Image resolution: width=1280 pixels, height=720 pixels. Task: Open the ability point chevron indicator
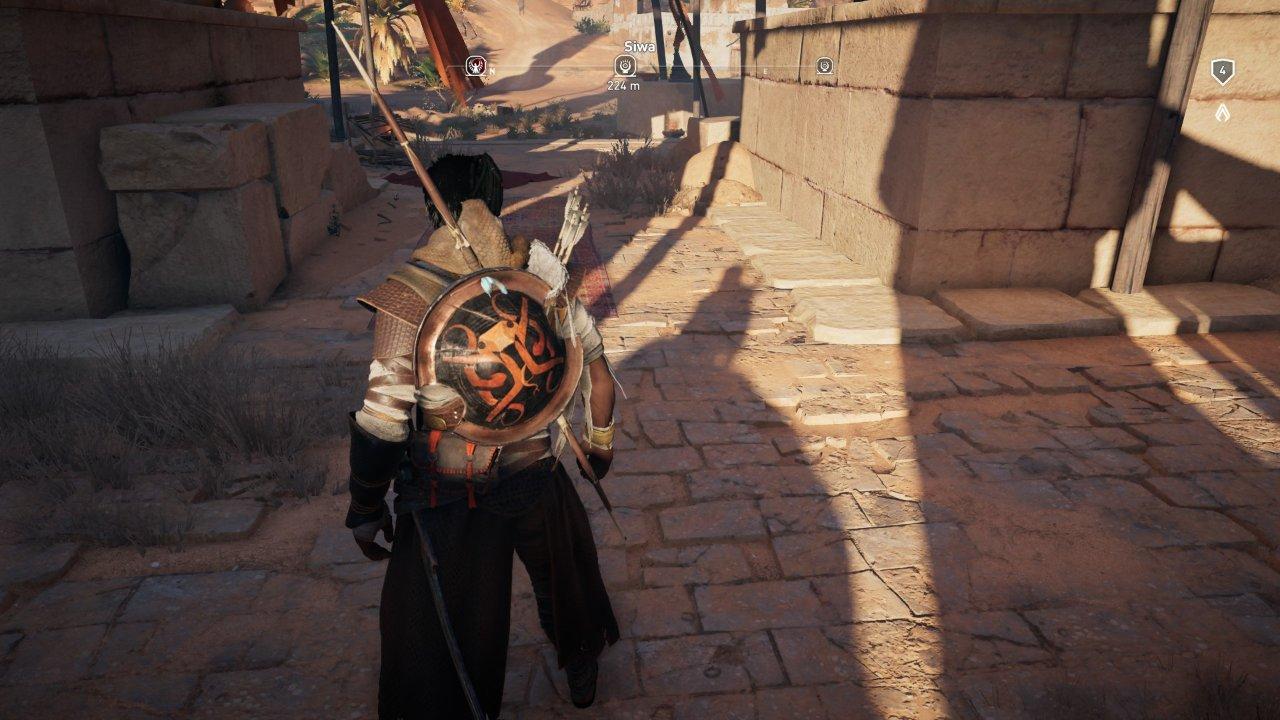tap(1222, 113)
